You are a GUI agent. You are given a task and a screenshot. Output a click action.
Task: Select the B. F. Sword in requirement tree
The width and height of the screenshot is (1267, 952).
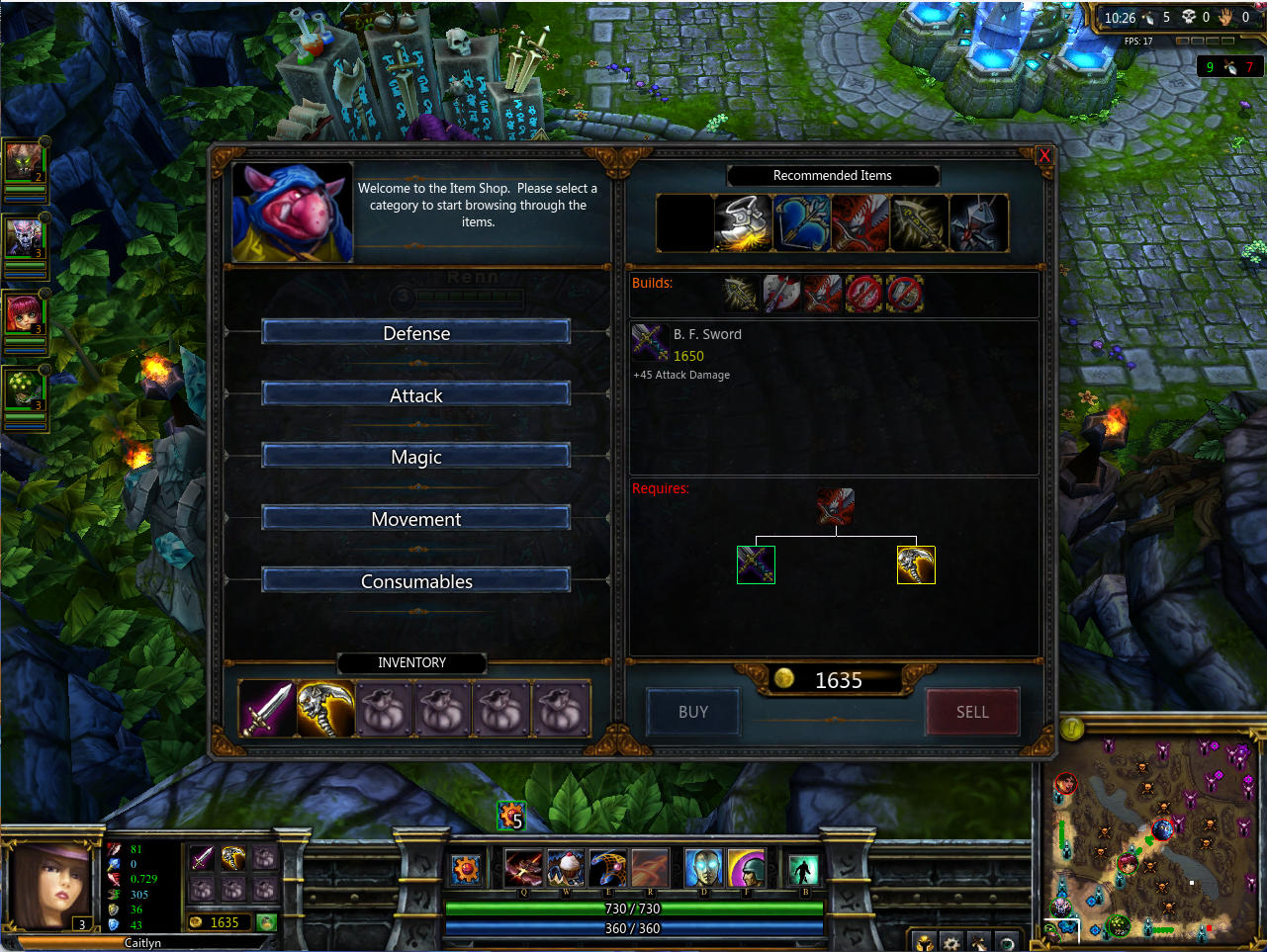pyautogui.click(x=756, y=565)
